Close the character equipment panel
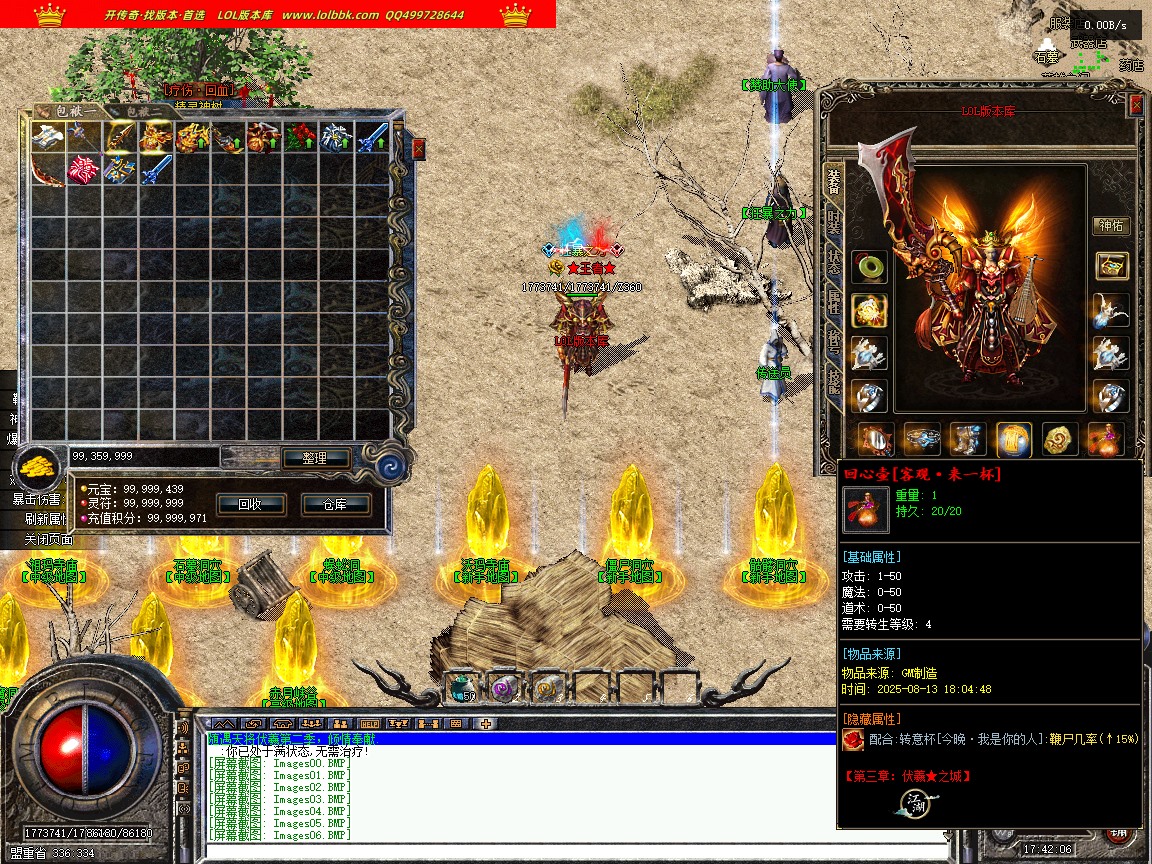 (1136, 105)
